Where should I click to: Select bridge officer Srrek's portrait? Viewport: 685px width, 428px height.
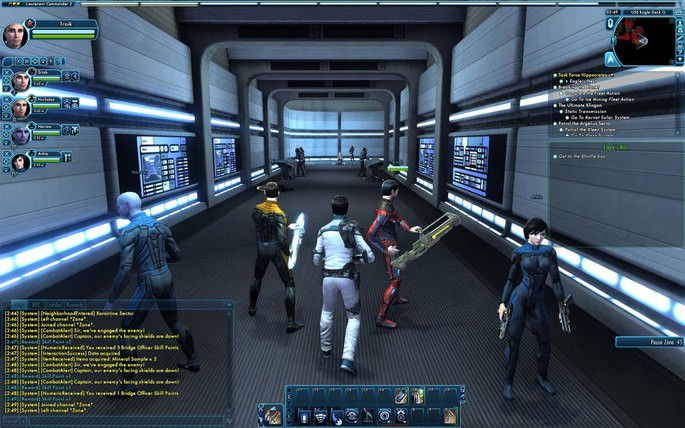tap(20, 80)
